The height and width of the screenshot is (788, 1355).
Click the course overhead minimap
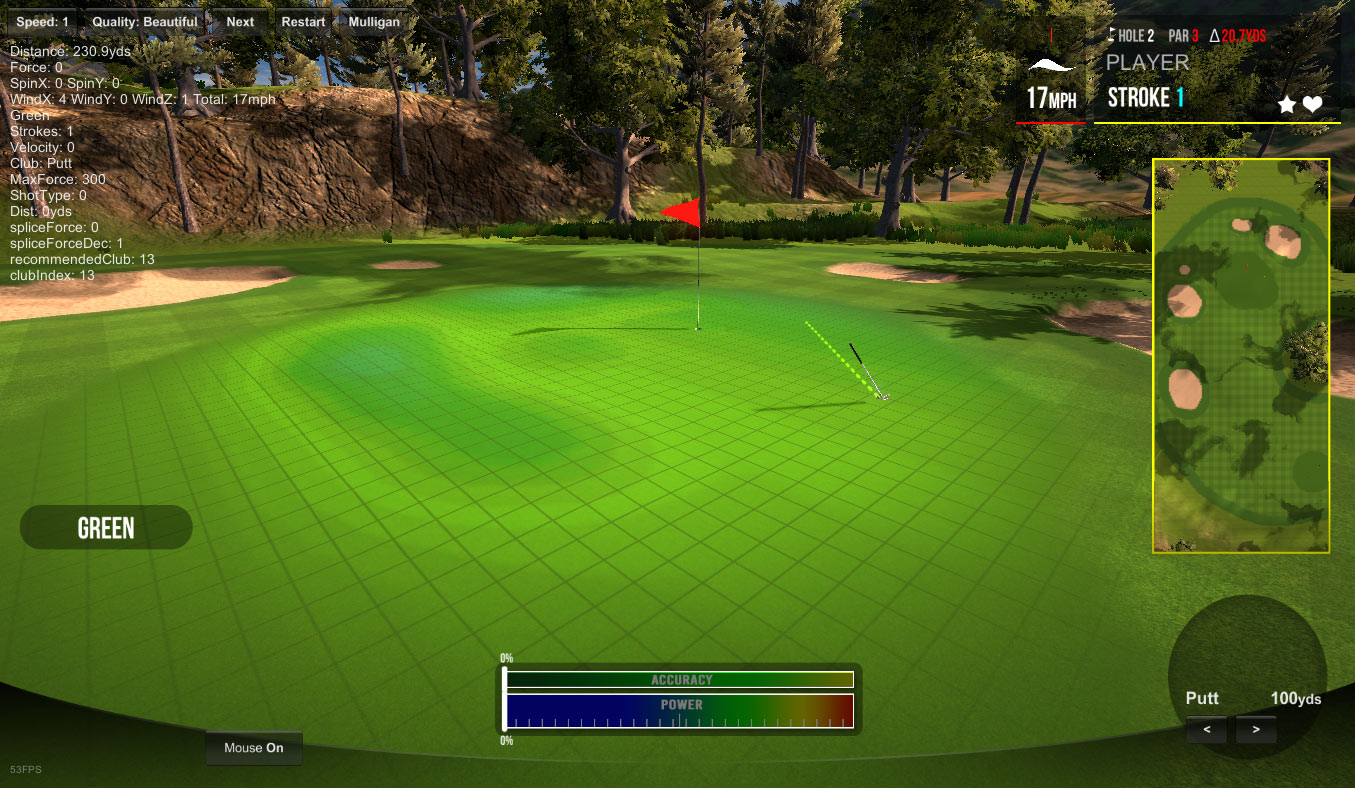click(x=1241, y=355)
